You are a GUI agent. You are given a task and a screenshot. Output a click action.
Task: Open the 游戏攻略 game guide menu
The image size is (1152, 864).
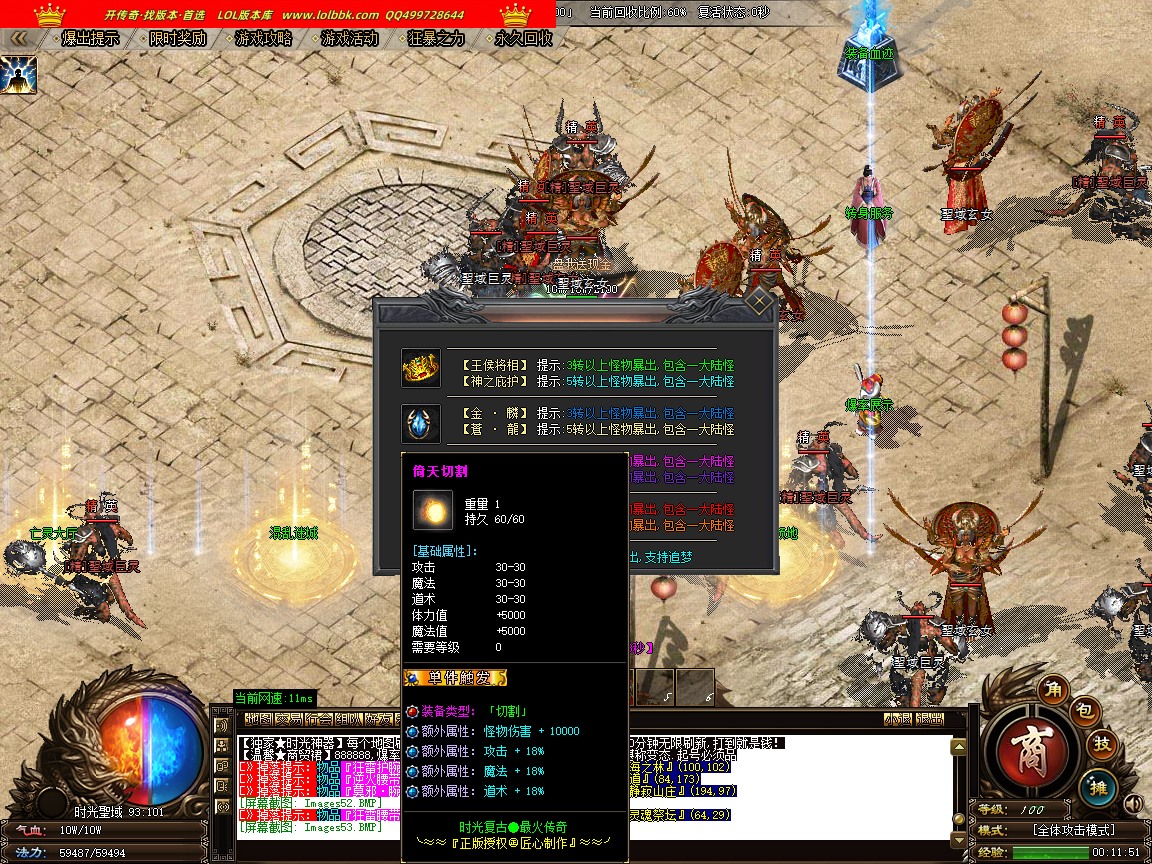[263, 39]
